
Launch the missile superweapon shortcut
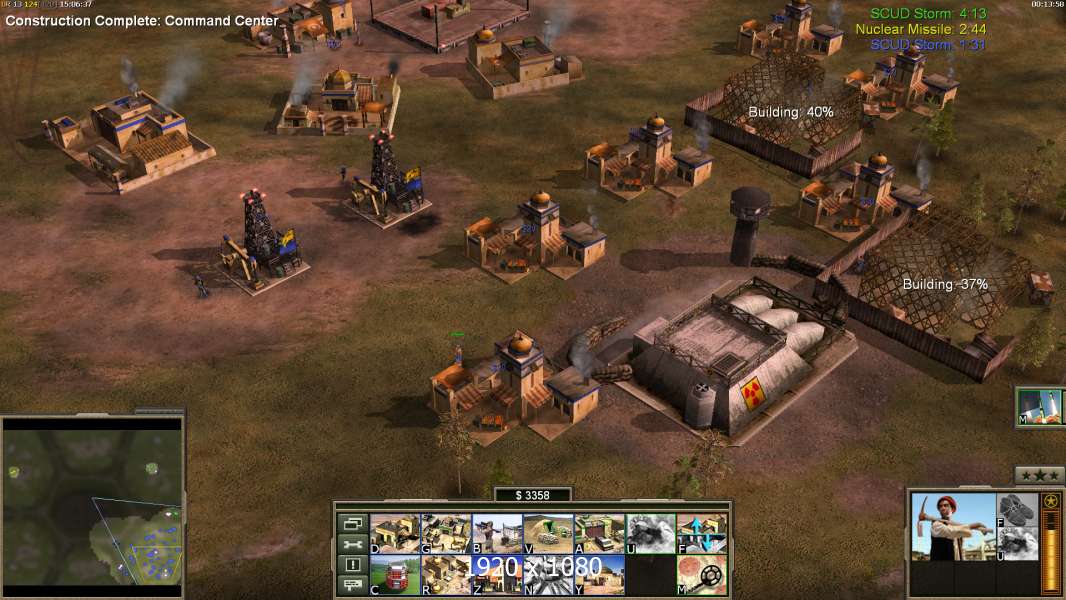coord(1040,406)
